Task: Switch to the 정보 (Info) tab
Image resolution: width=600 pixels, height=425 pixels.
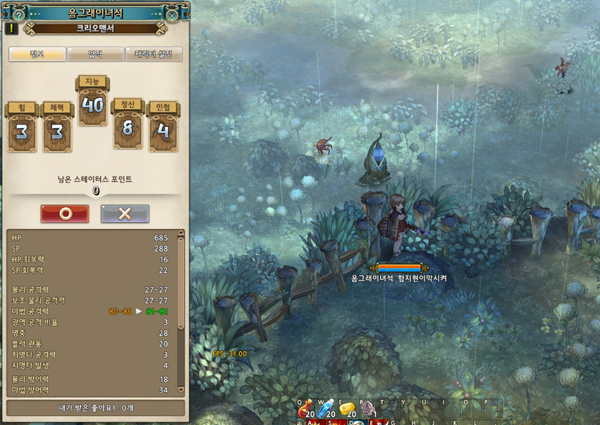Action: tap(37, 54)
